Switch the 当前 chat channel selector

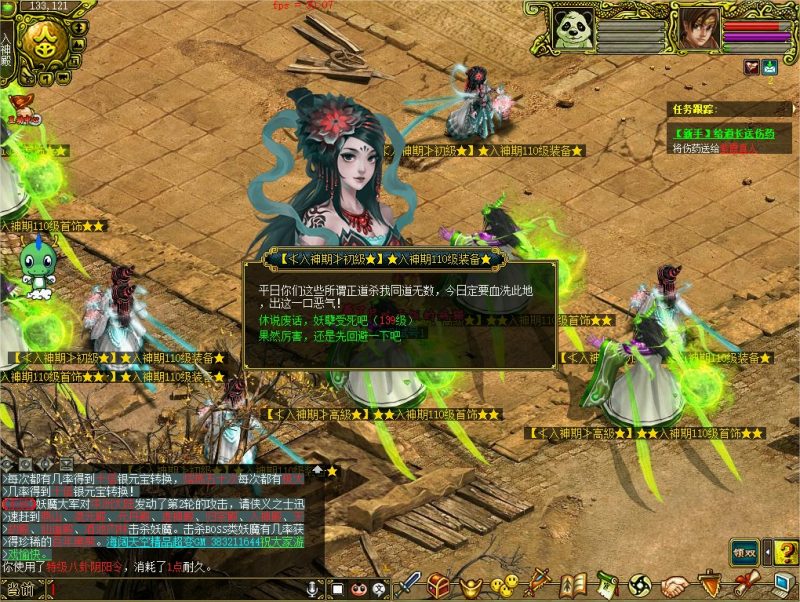point(20,589)
